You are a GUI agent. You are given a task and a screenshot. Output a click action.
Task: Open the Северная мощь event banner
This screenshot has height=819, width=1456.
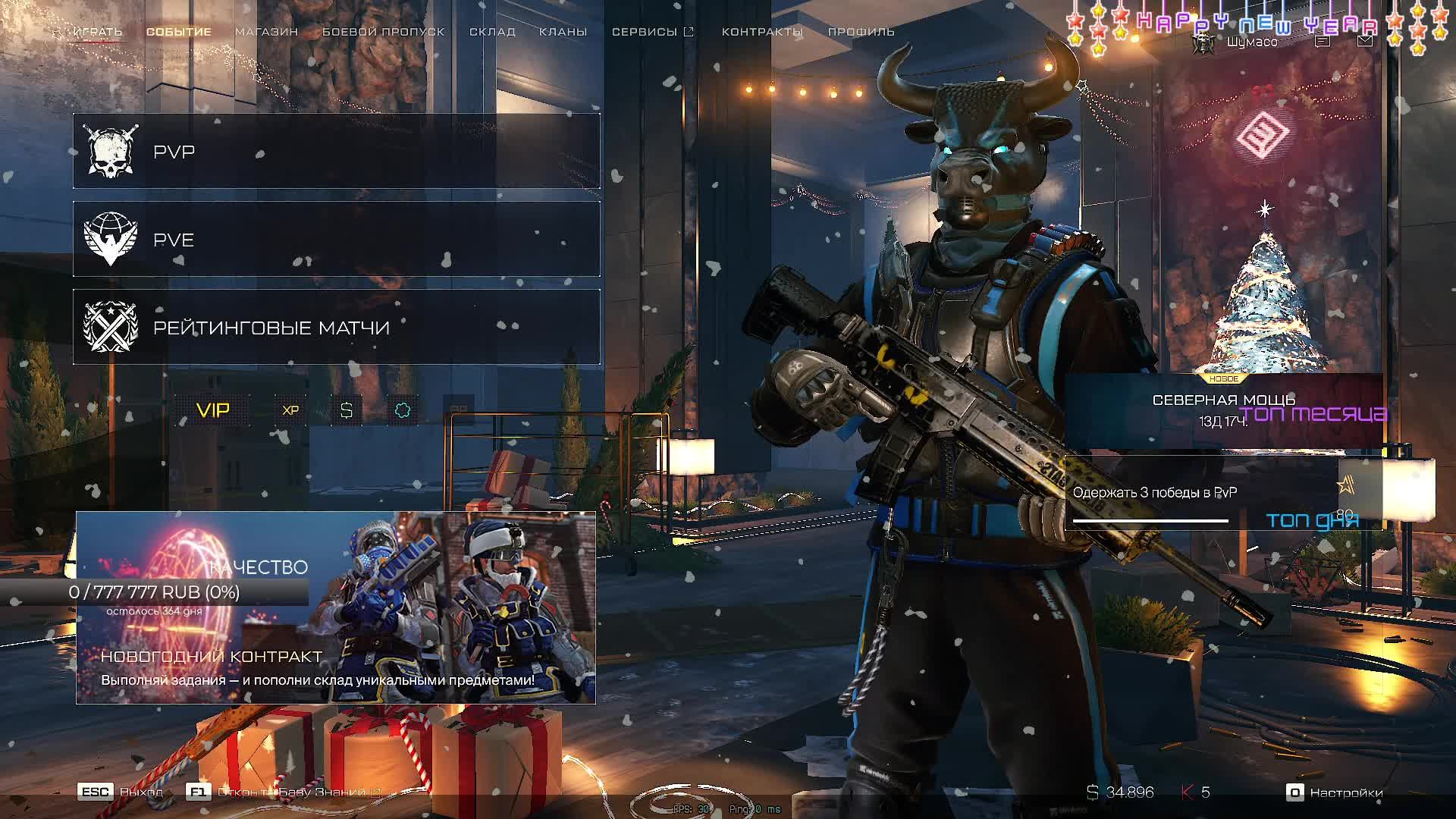[1222, 409]
